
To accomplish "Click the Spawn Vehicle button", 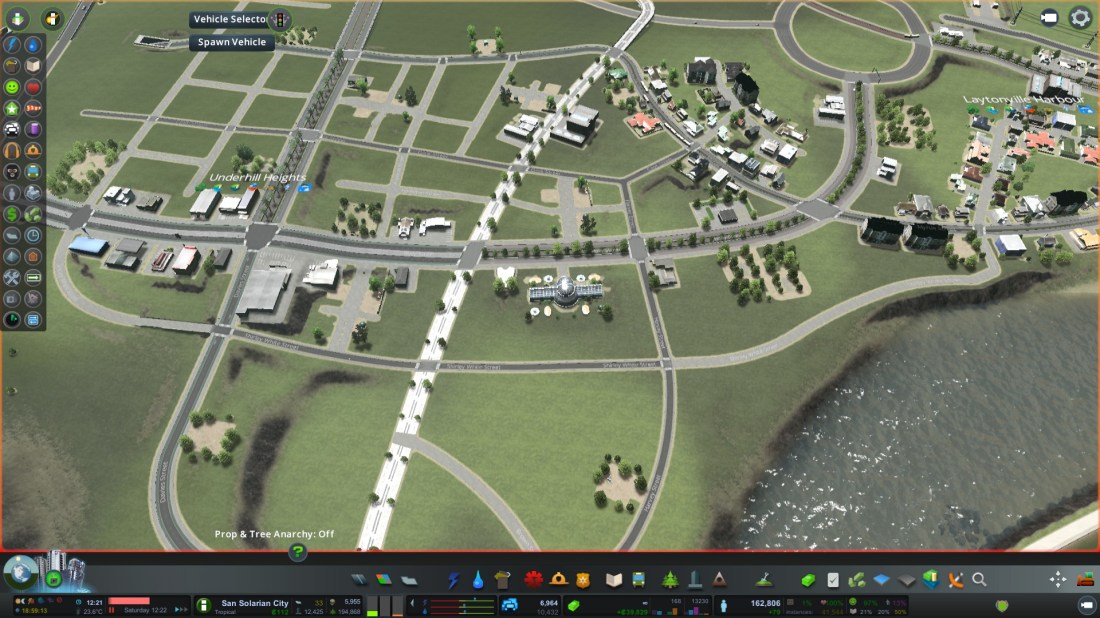I will click(232, 42).
